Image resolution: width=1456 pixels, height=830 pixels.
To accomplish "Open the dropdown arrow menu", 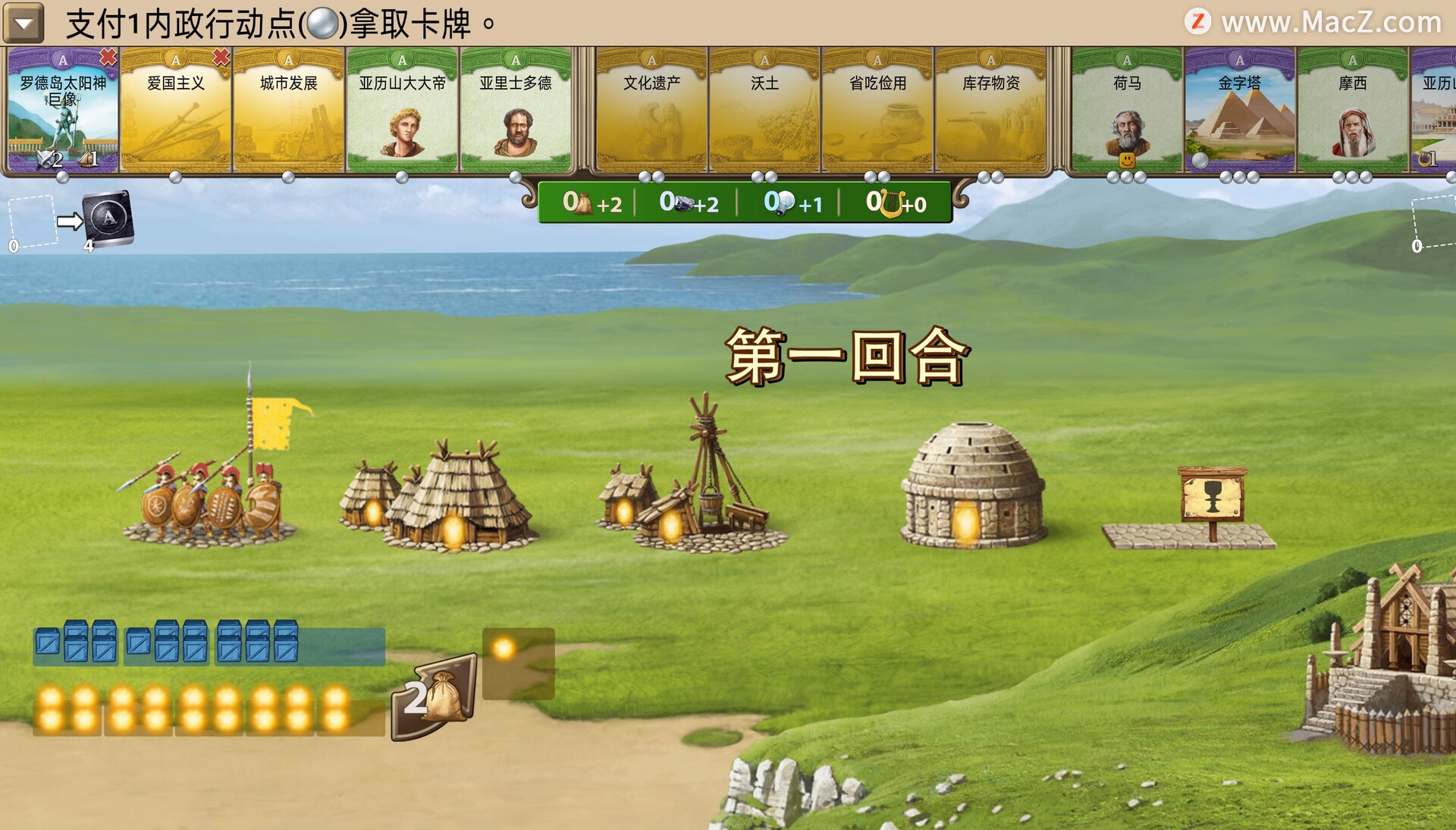I will 24,24.
